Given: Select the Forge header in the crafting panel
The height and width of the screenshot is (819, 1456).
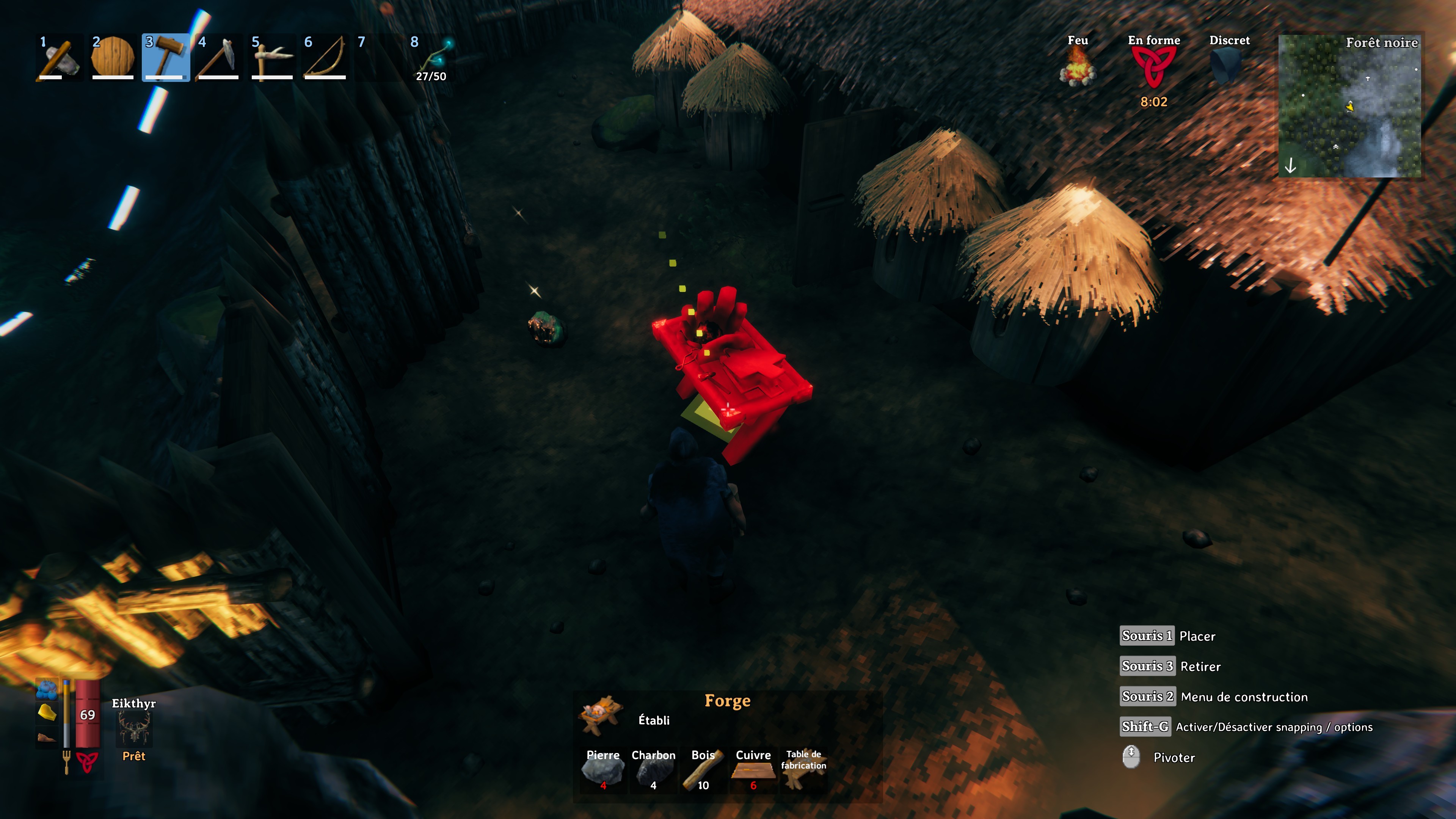Looking at the screenshot, I should coord(728,701).
